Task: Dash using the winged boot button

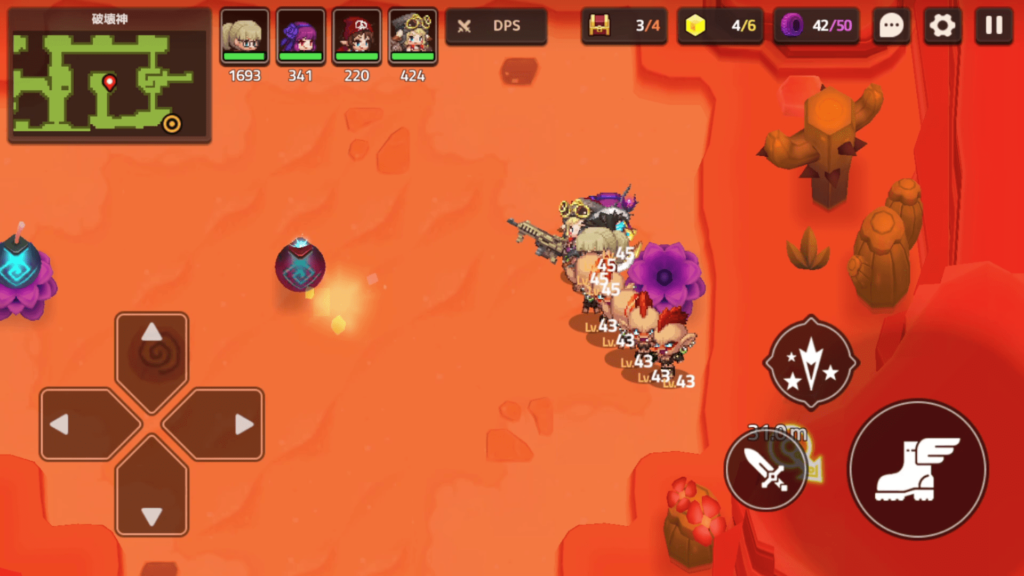Action: coord(917,469)
